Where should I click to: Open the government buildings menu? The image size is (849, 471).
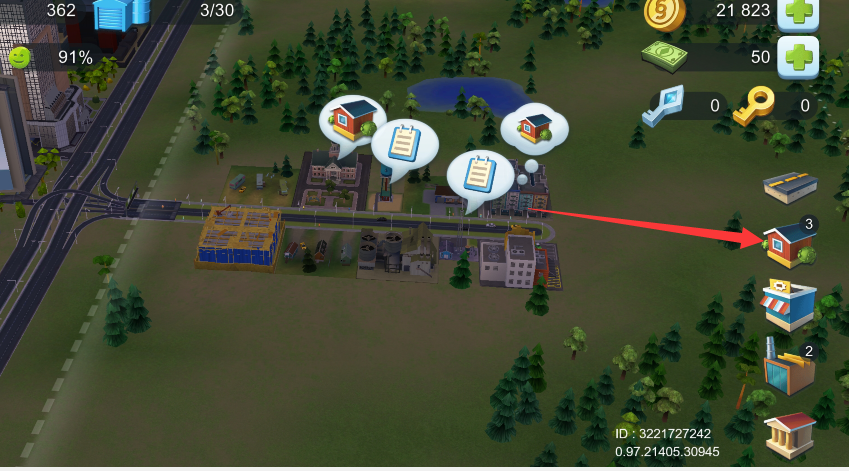pyautogui.click(x=789, y=432)
